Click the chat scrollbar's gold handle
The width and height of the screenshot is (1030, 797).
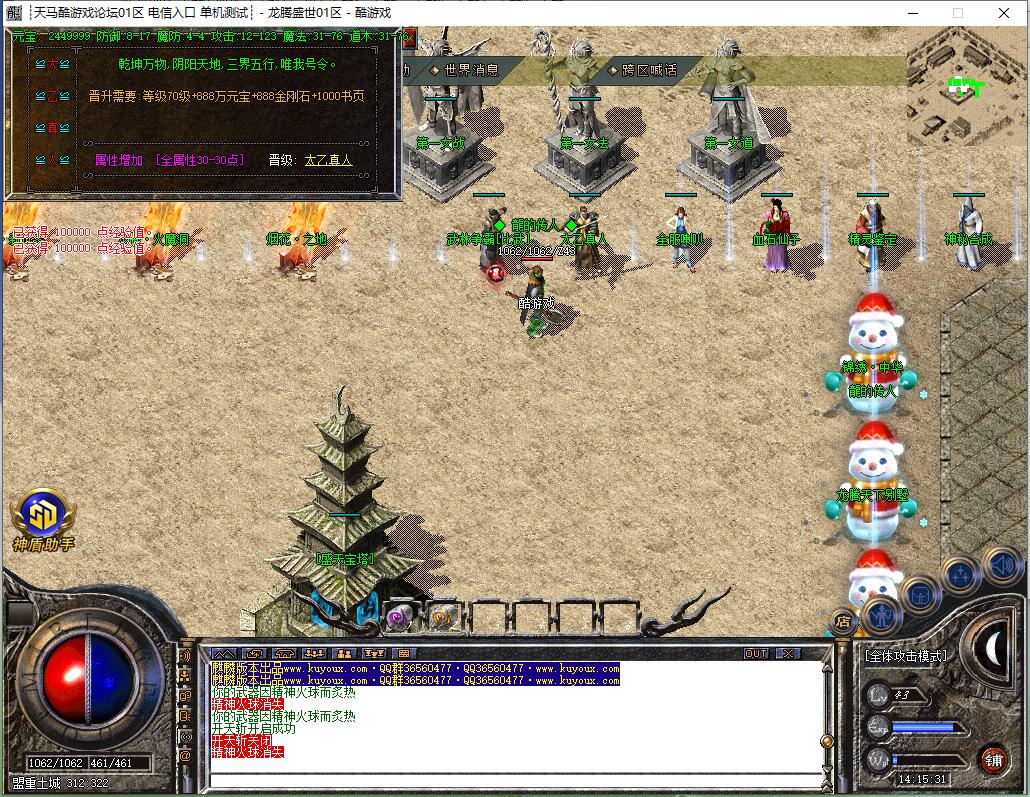click(826, 741)
